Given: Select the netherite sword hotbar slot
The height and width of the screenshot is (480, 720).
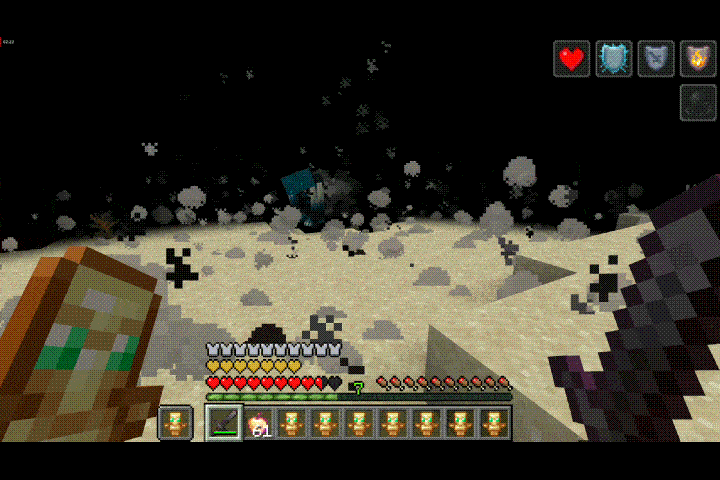Looking at the screenshot, I should tap(224, 423).
